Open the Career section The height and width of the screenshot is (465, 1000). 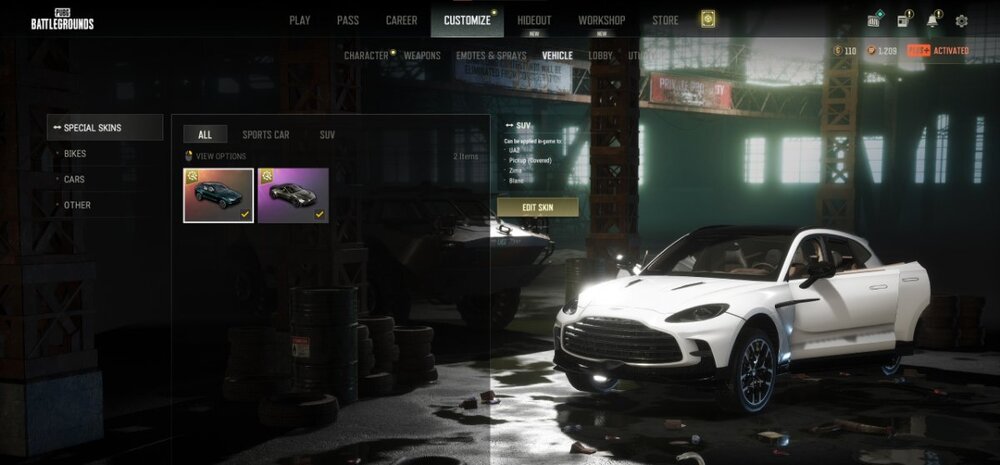click(x=401, y=20)
